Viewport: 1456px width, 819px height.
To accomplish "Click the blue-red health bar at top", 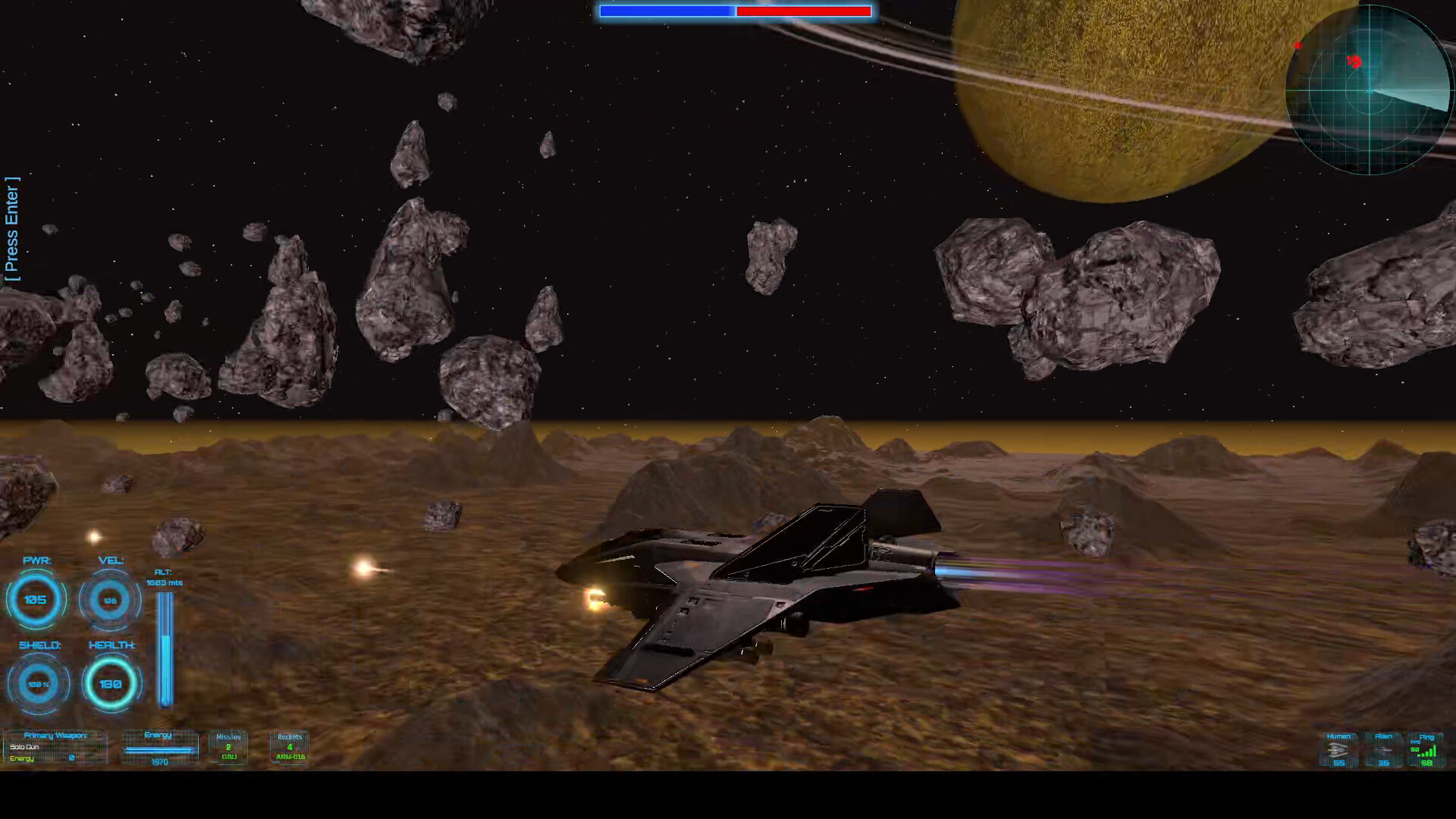I will pyautogui.click(x=734, y=11).
